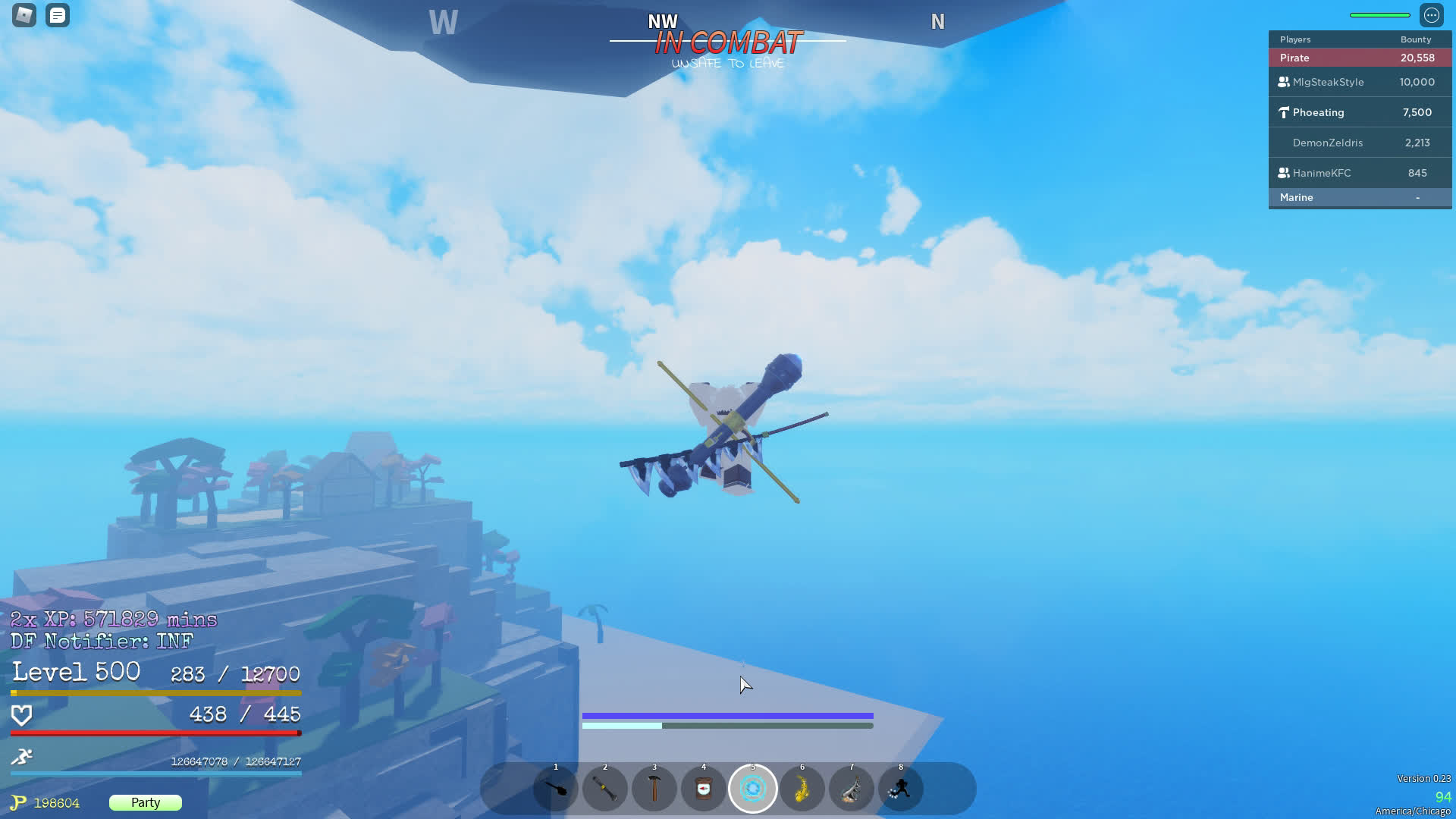Equip the bazooka in slot 2
1456x819 pixels.
click(x=605, y=789)
